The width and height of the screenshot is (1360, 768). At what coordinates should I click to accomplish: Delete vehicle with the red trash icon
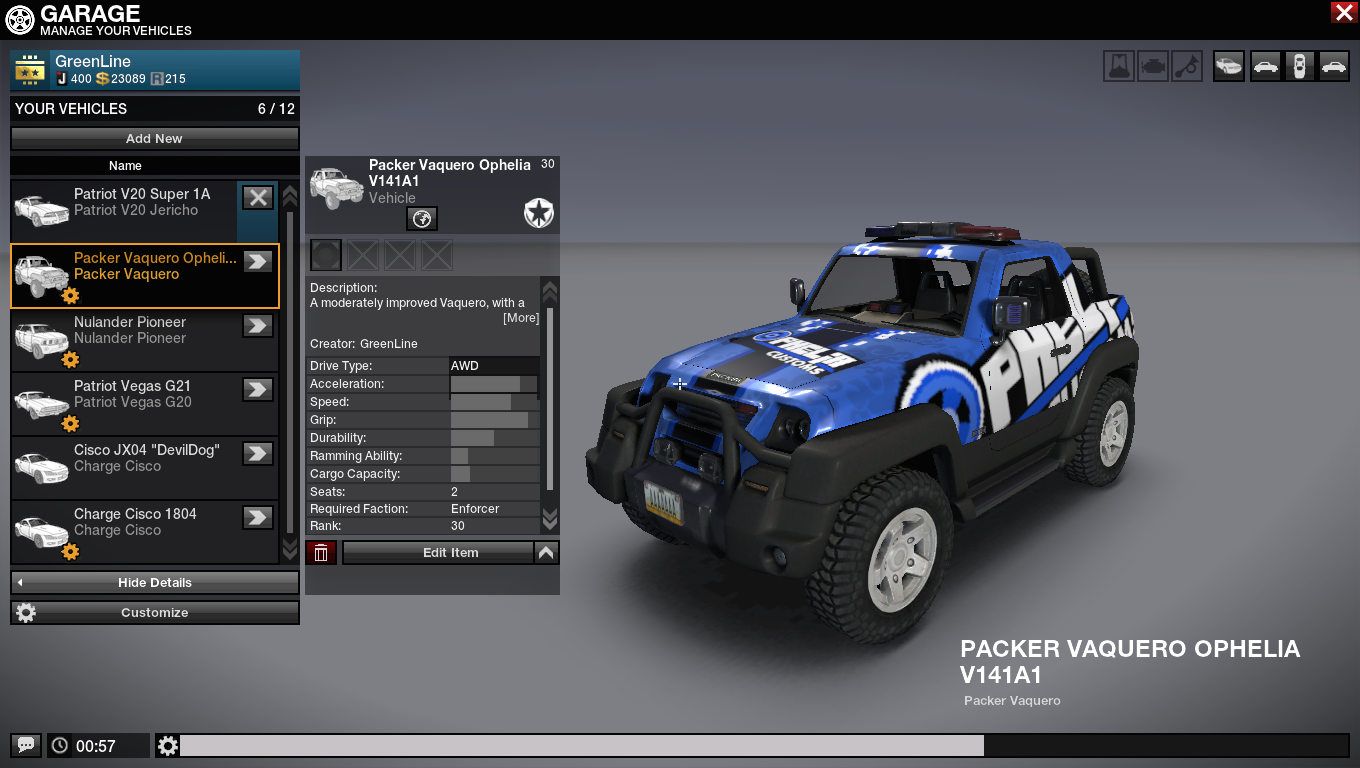coord(321,553)
